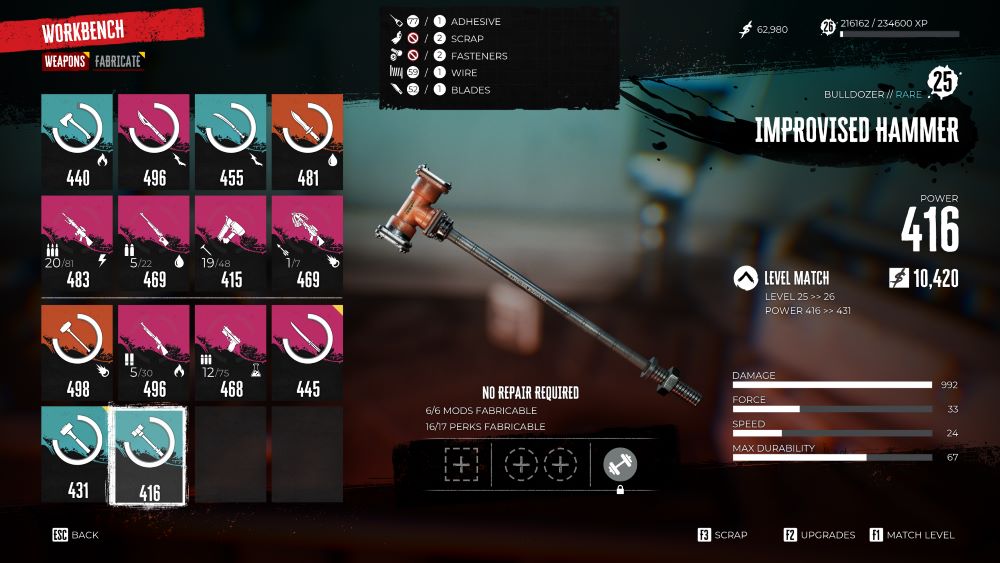Select the 431-power hammer slot
Screen dimensions: 1000x563
tap(78, 453)
